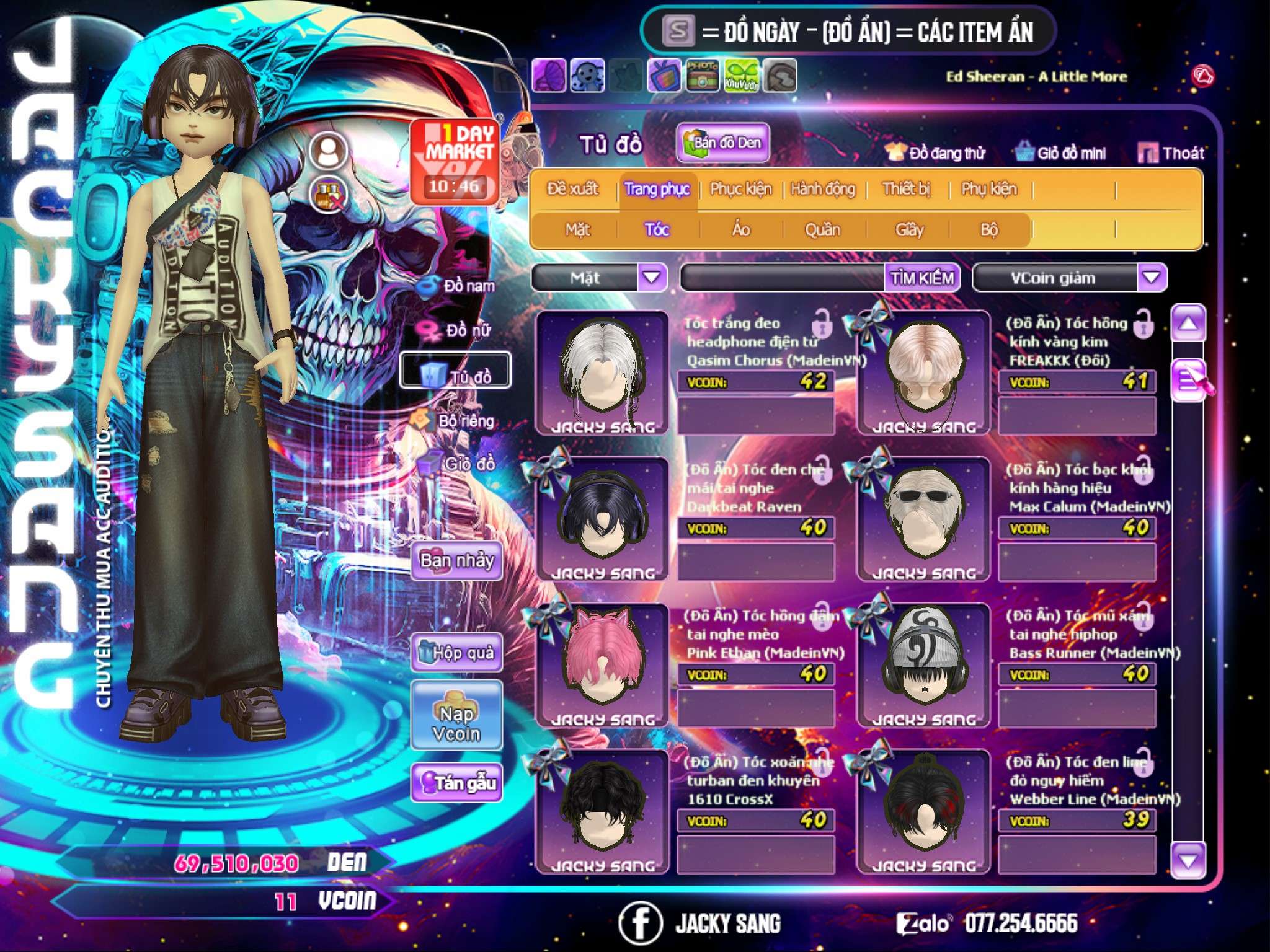The width and height of the screenshot is (1270, 952).
Task: Open the Quần sub-category
Action: pyautogui.click(x=822, y=230)
